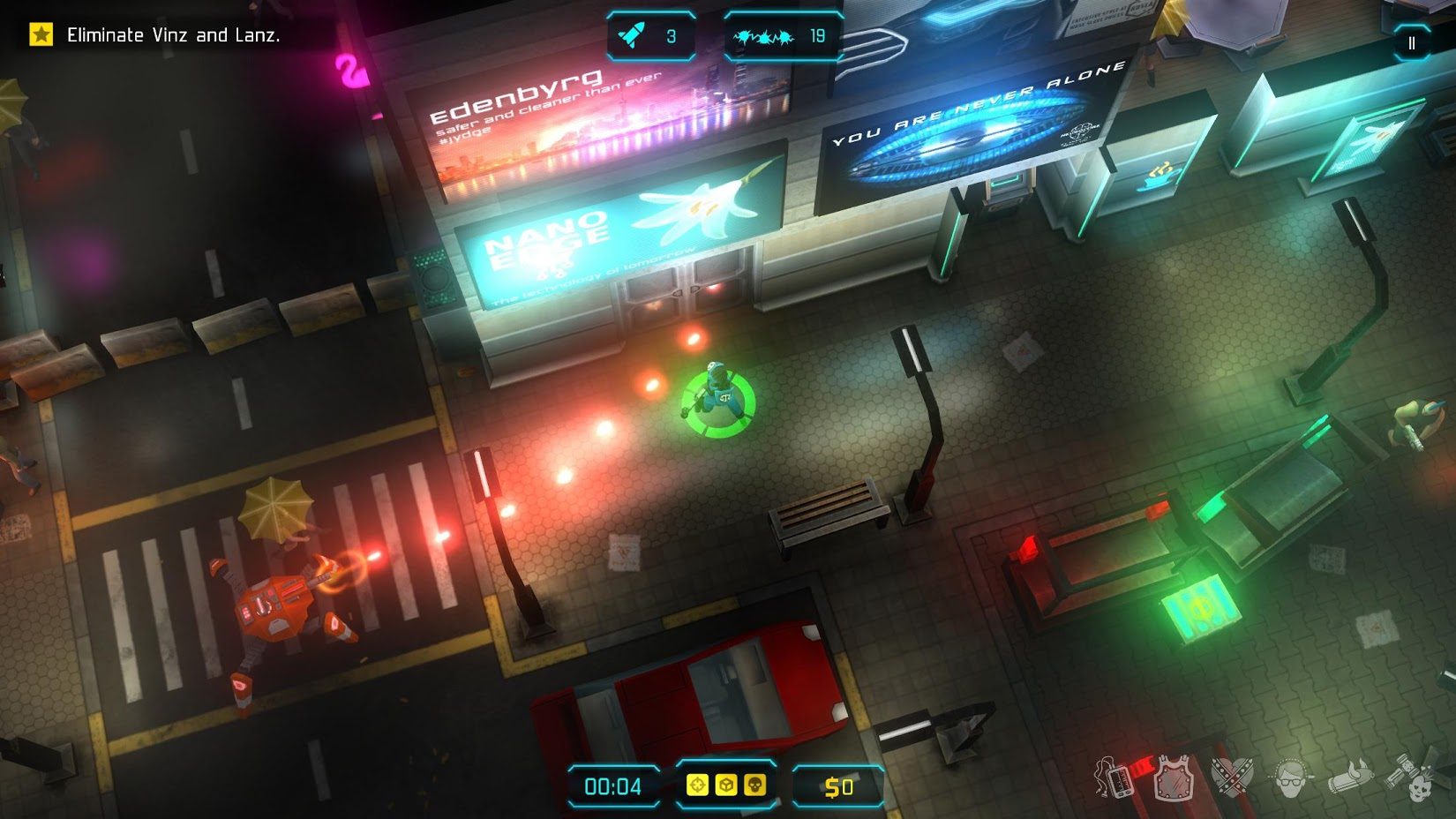Click the armored vest perk icon

click(x=1173, y=778)
